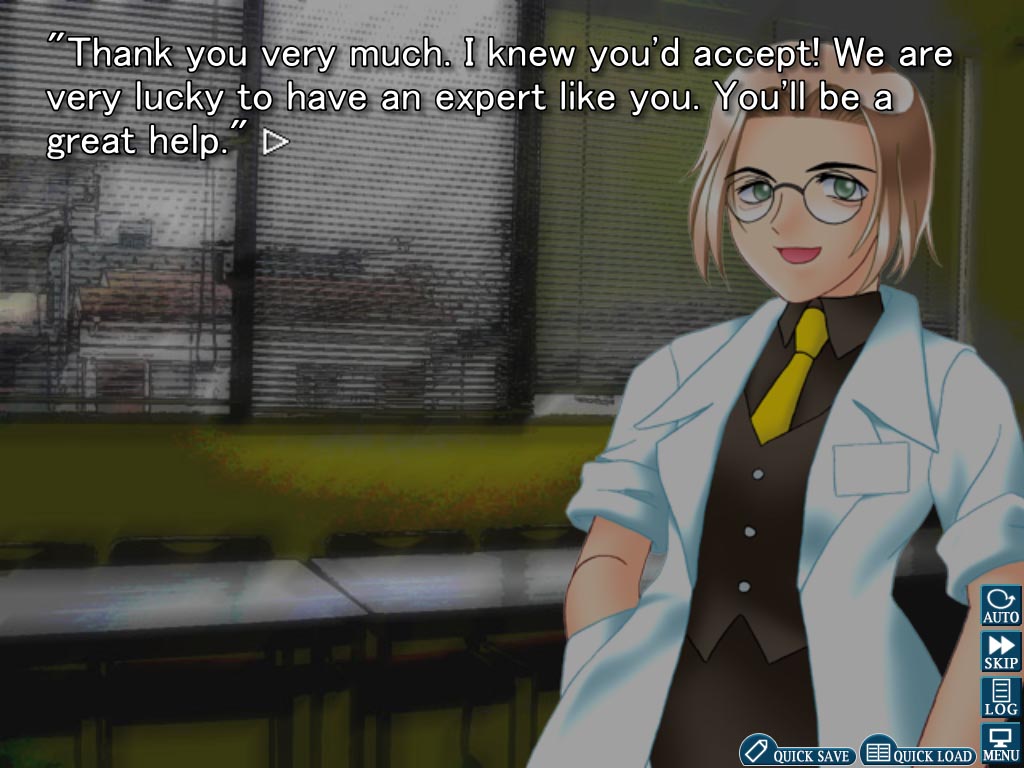
Task: Advance dialogue with the triangle arrow
Action: pos(275,143)
